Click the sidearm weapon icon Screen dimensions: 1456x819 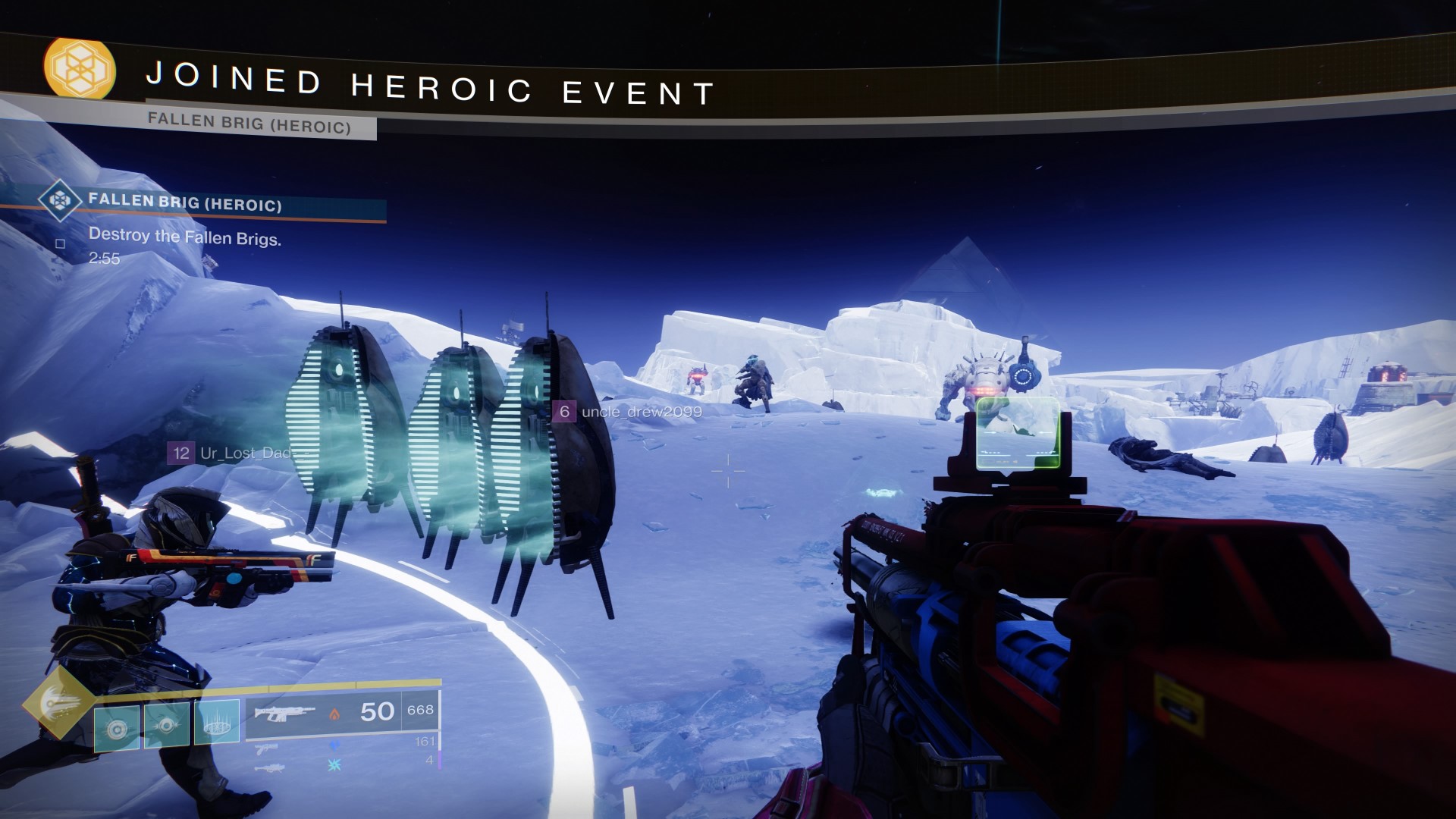[266, 751]
